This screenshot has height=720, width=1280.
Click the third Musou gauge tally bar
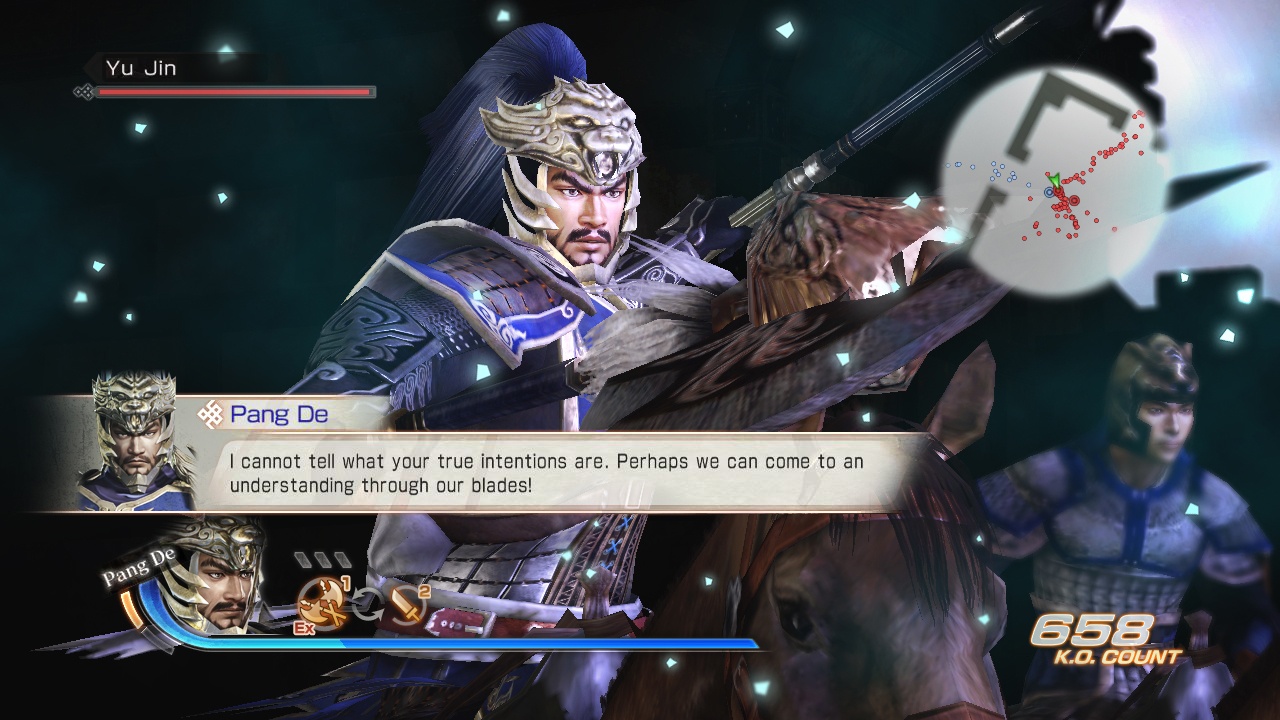coord(342,559)
